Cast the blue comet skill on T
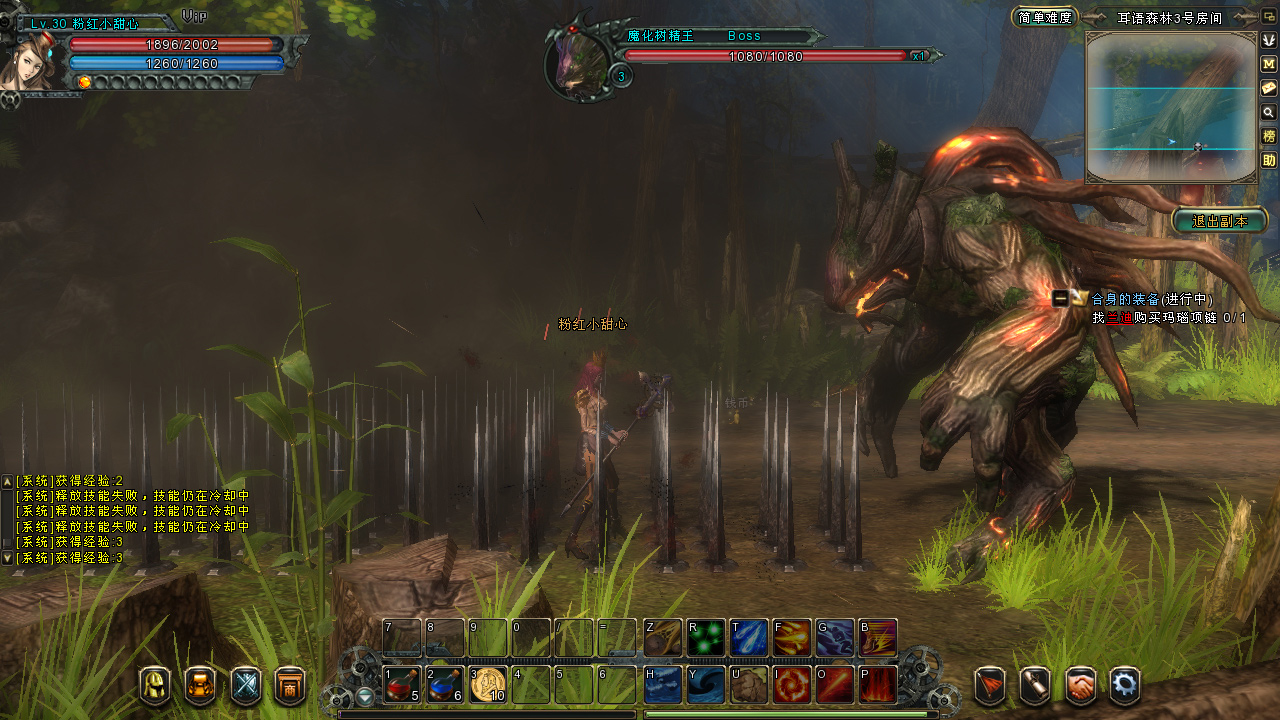The image size is (1280, 720). tap(749, 638)
